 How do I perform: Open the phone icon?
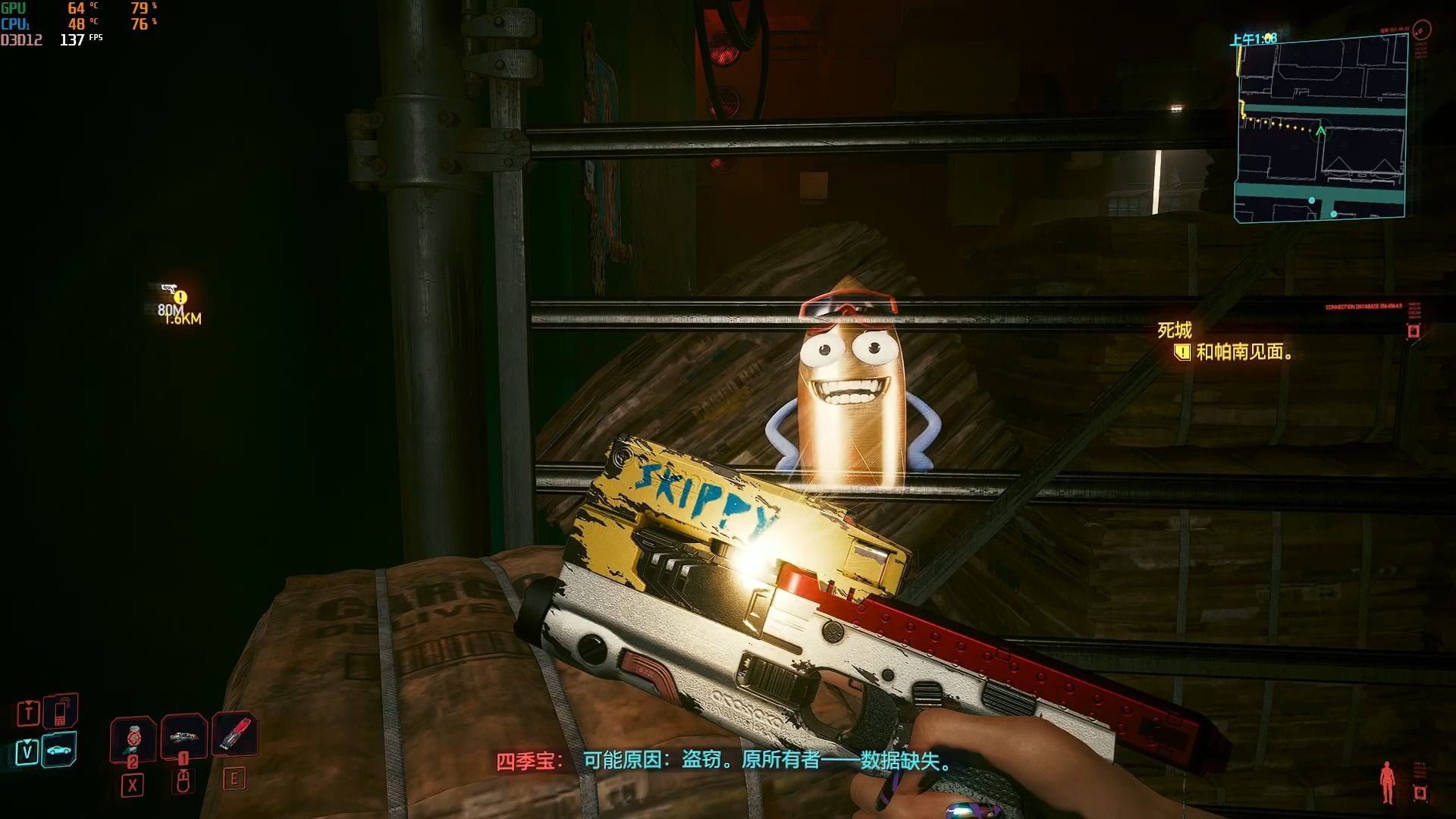(x=61, y=712)
